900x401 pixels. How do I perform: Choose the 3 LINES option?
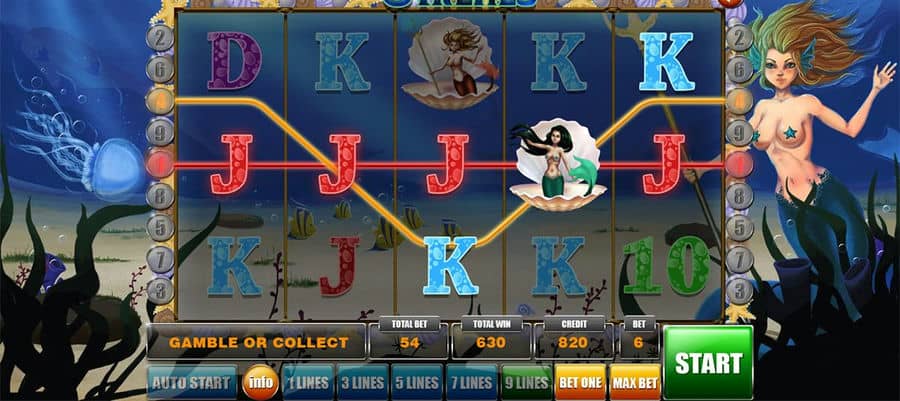coord(360,382)
